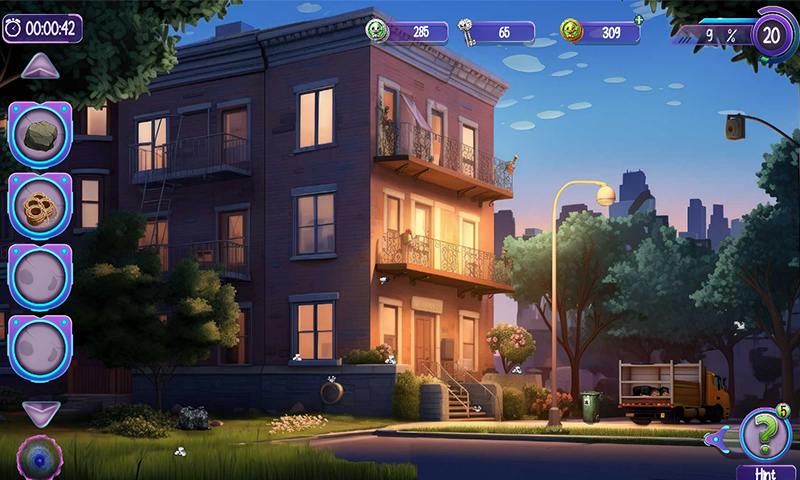Use the green question mark Hint button

tap(765, 436)
